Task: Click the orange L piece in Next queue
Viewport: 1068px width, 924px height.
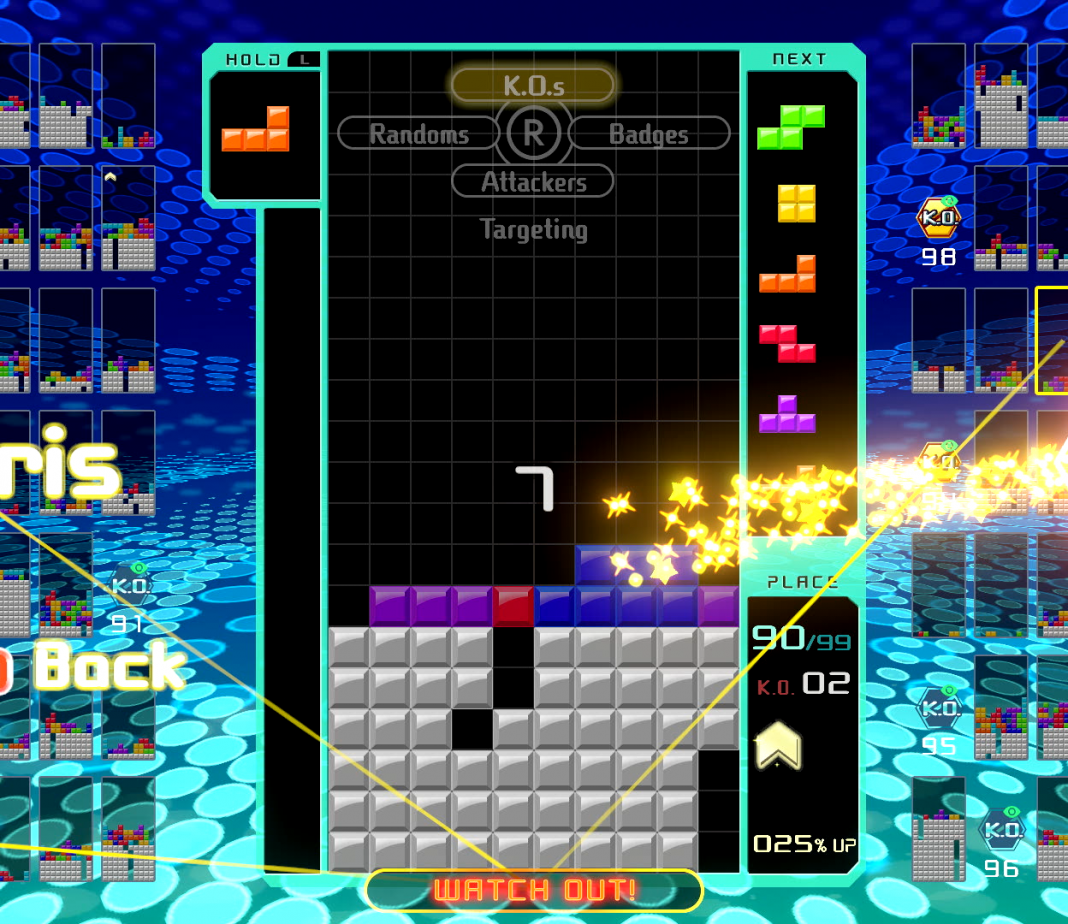Action: tap(788, 274)
